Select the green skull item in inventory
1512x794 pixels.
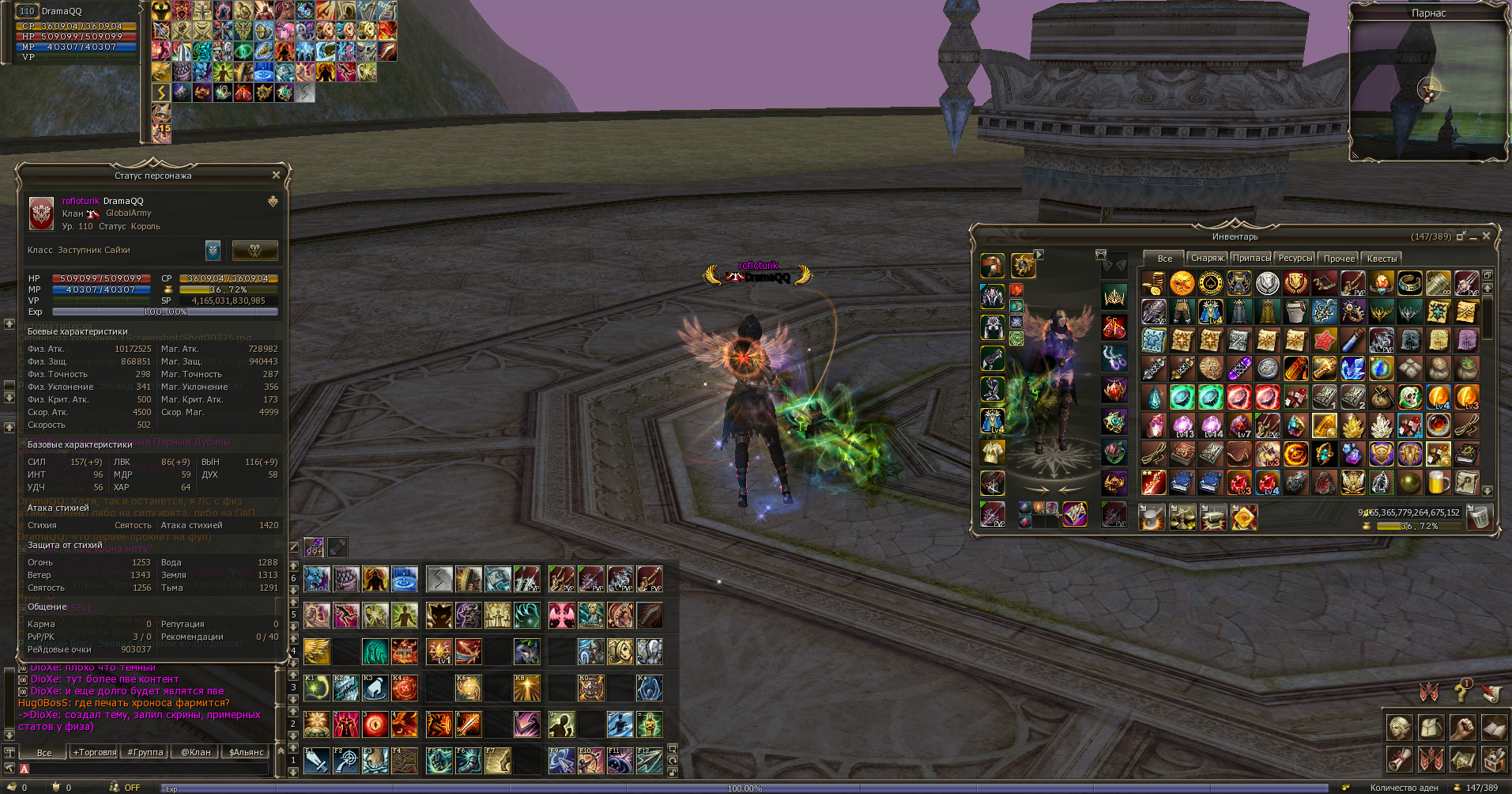point(1410,397)
